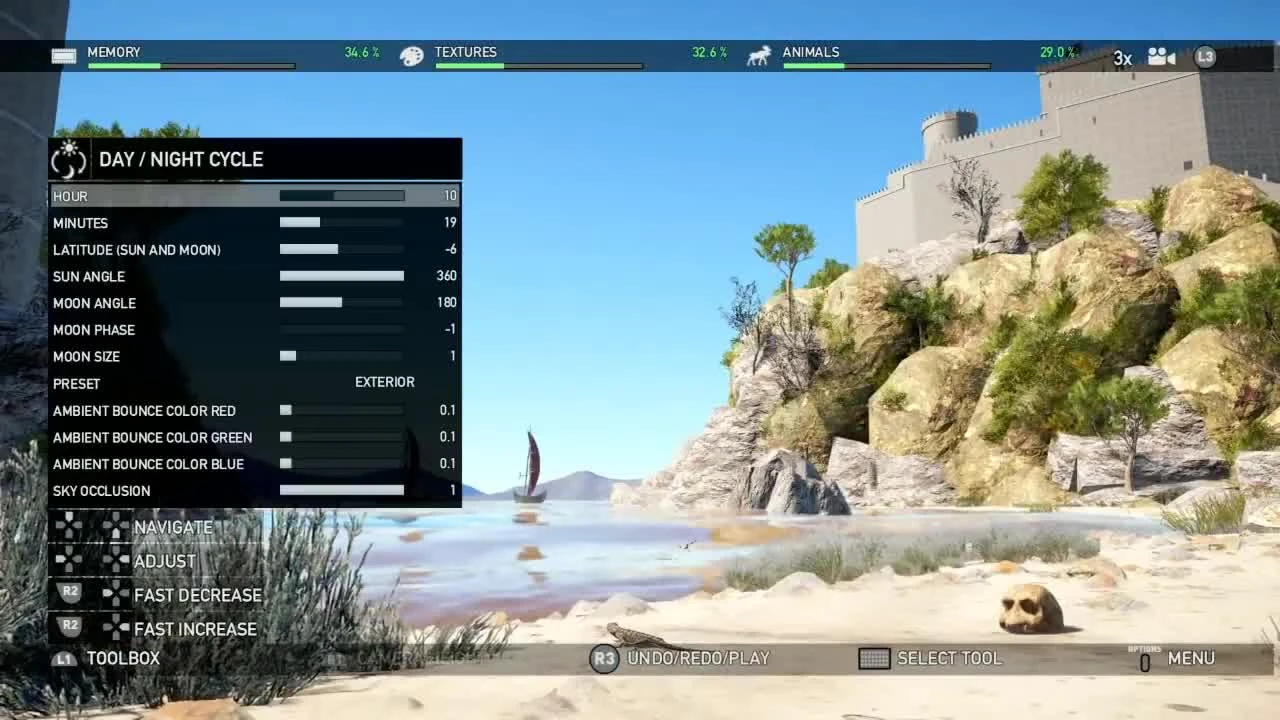This screenshot has width=1280, height=720.
Task: Open the Menu via Options label
Action: click(1191, 658)
